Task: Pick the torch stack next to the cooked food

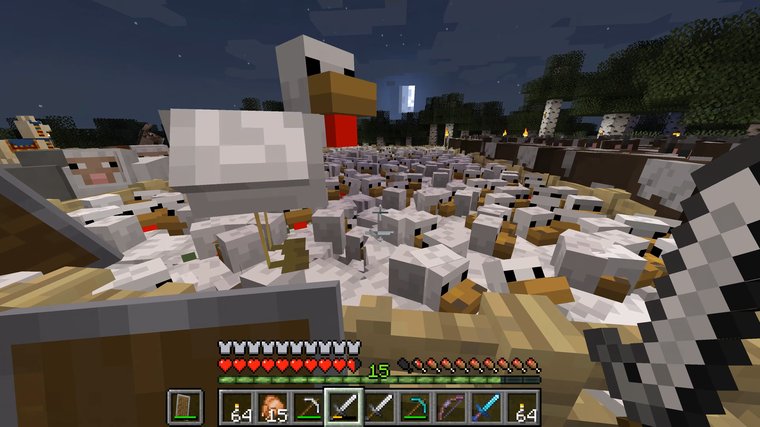Action: point(236,406)
